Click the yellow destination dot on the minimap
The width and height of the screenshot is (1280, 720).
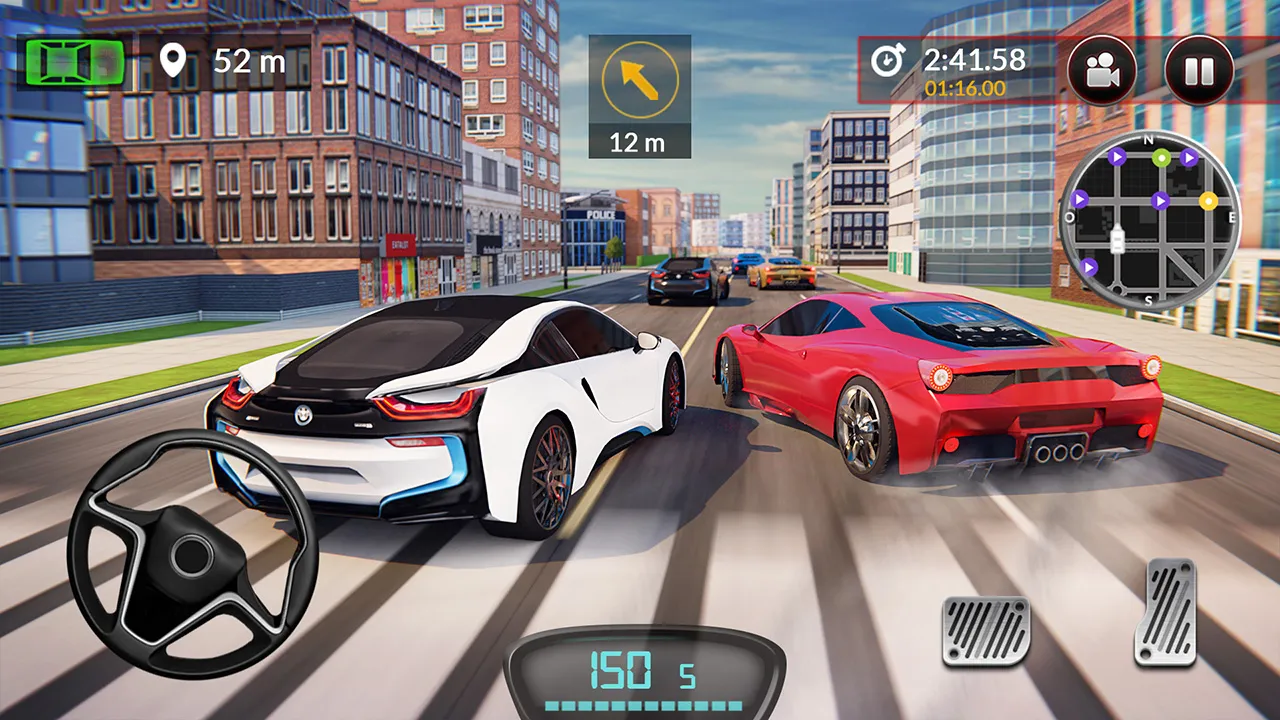tap(1207, 201)
